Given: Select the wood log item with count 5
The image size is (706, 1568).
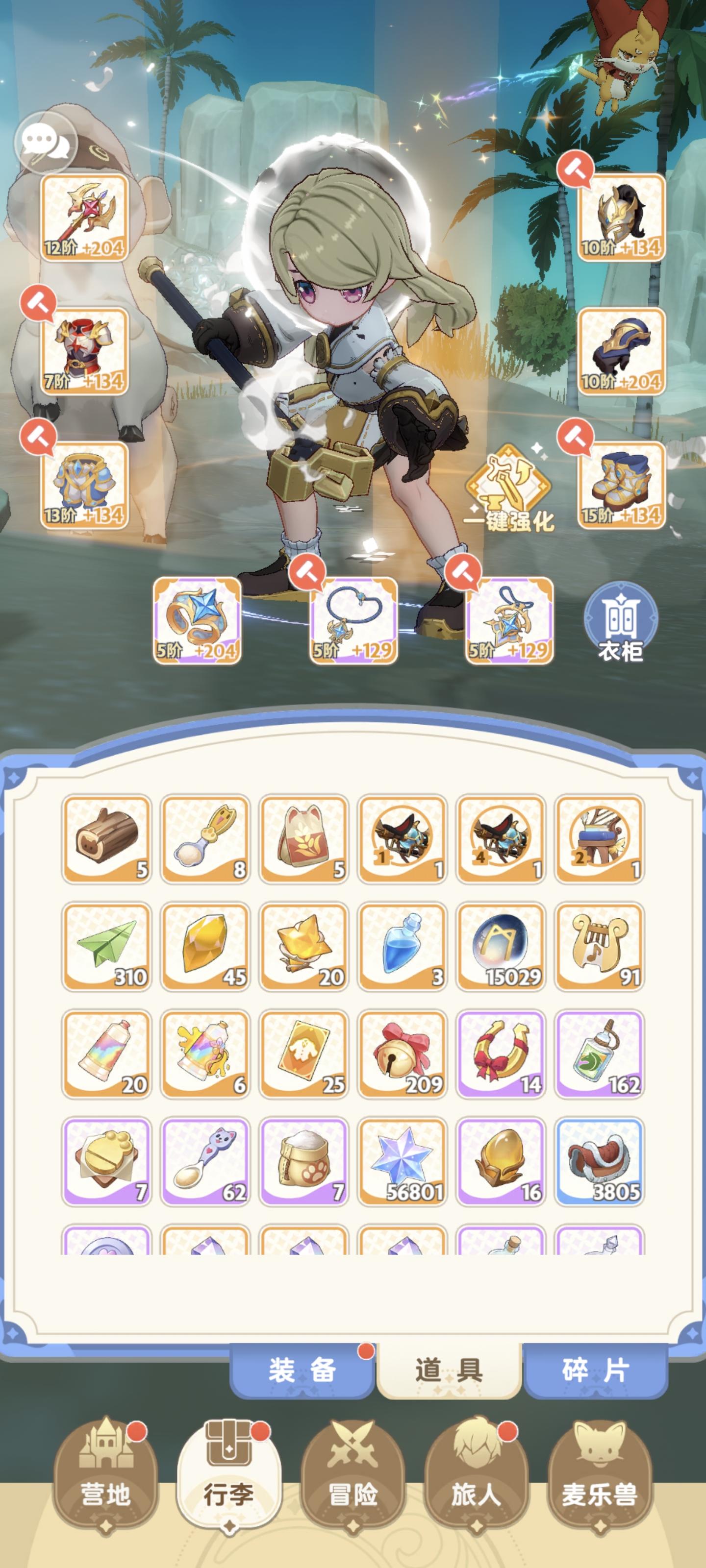Looking at the screenshot, I should tap(106, 847).
